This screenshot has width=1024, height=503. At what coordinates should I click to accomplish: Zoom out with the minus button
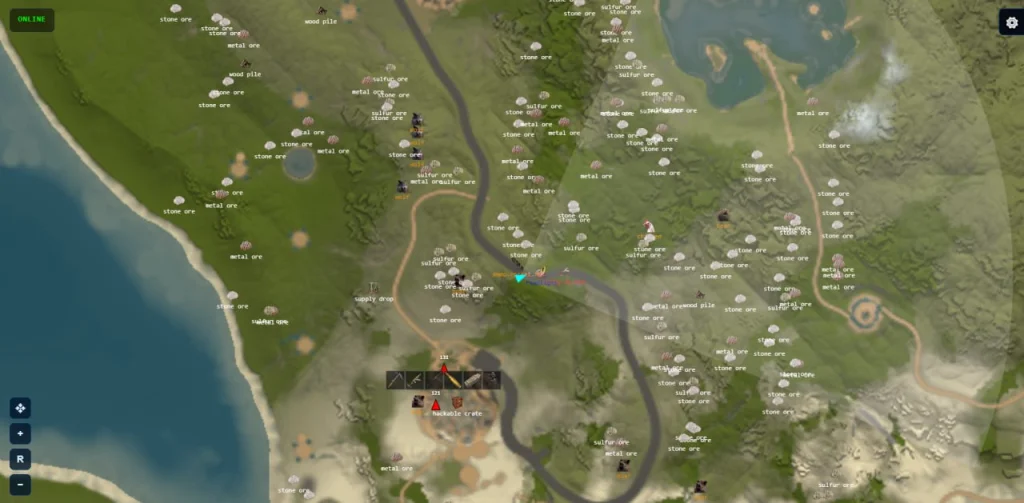pos(20,485)
